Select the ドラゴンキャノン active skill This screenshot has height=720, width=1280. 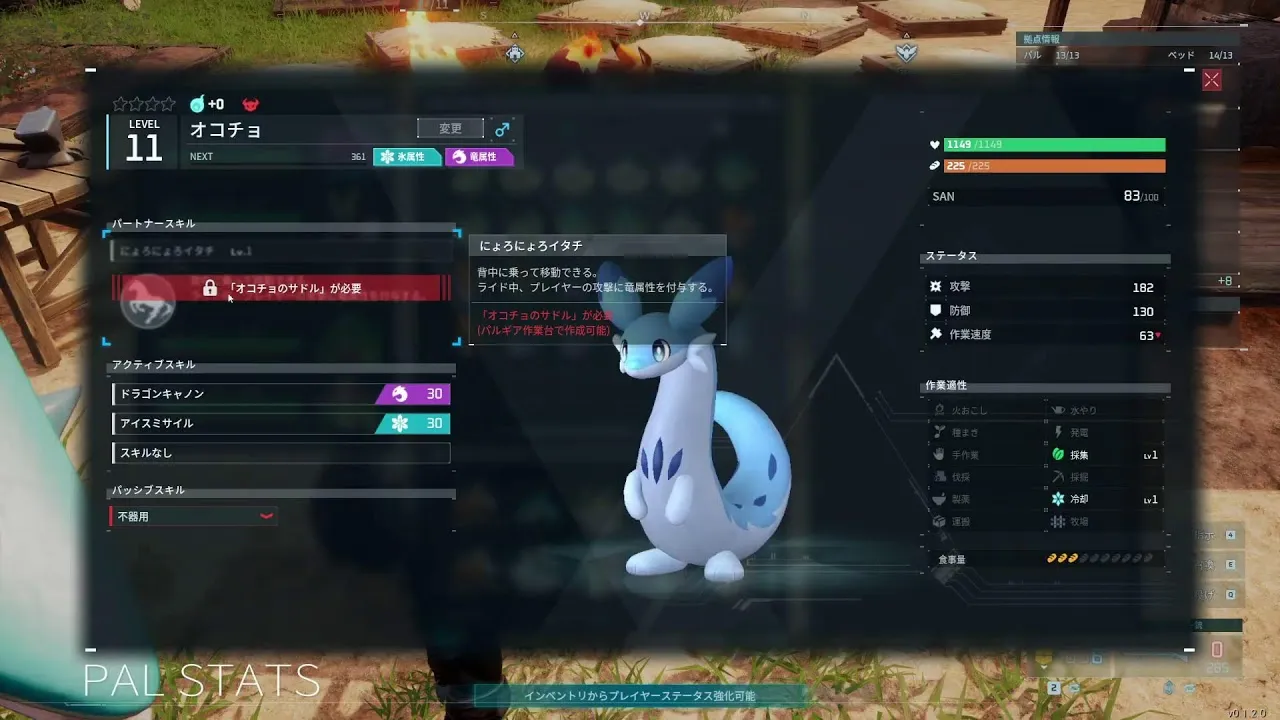coord(281,394)
